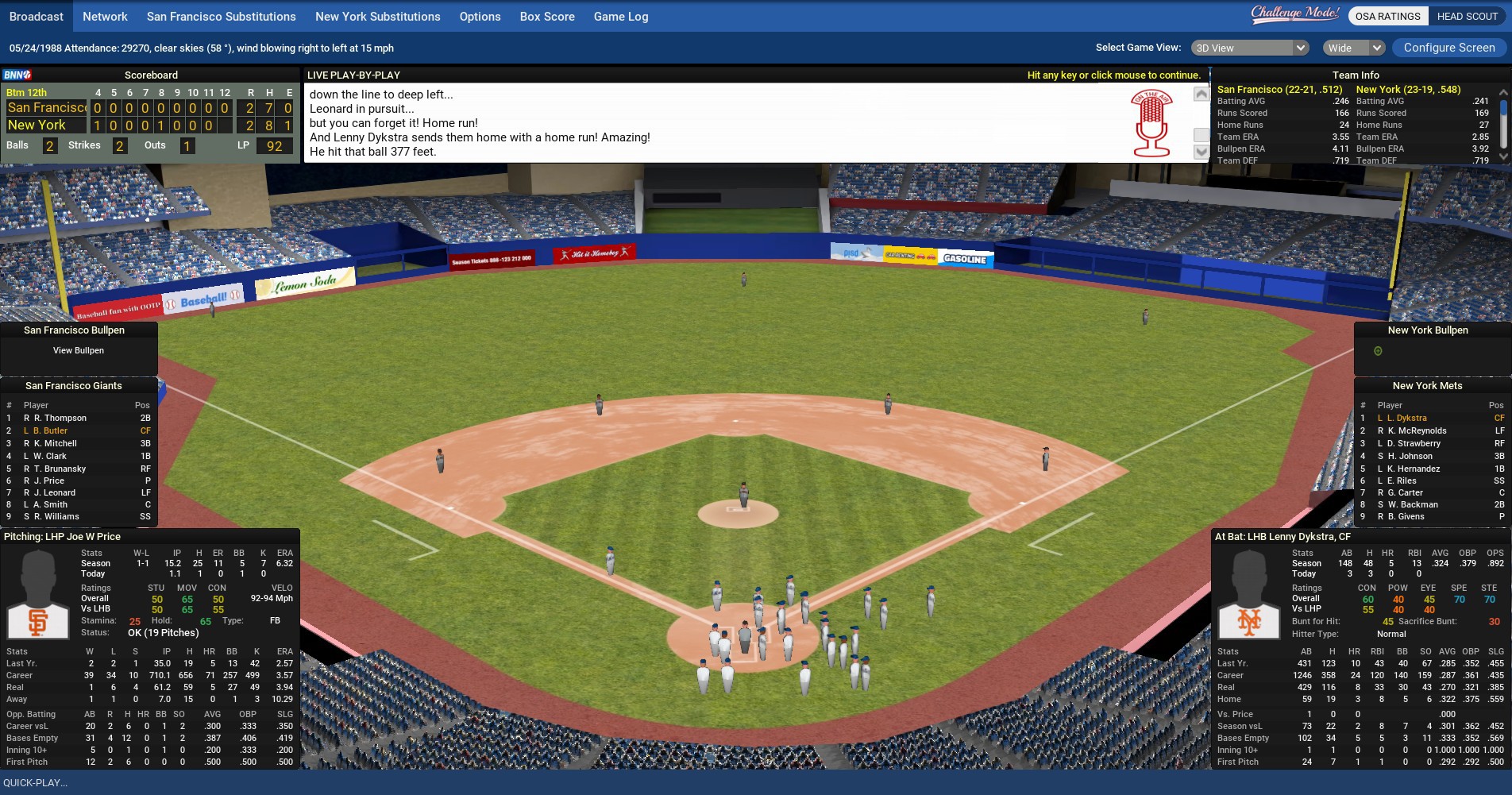Viewport: 1512px width, 795px height.
Task: Open the 3D View game view dropdown
Action: click(1250, 48)
